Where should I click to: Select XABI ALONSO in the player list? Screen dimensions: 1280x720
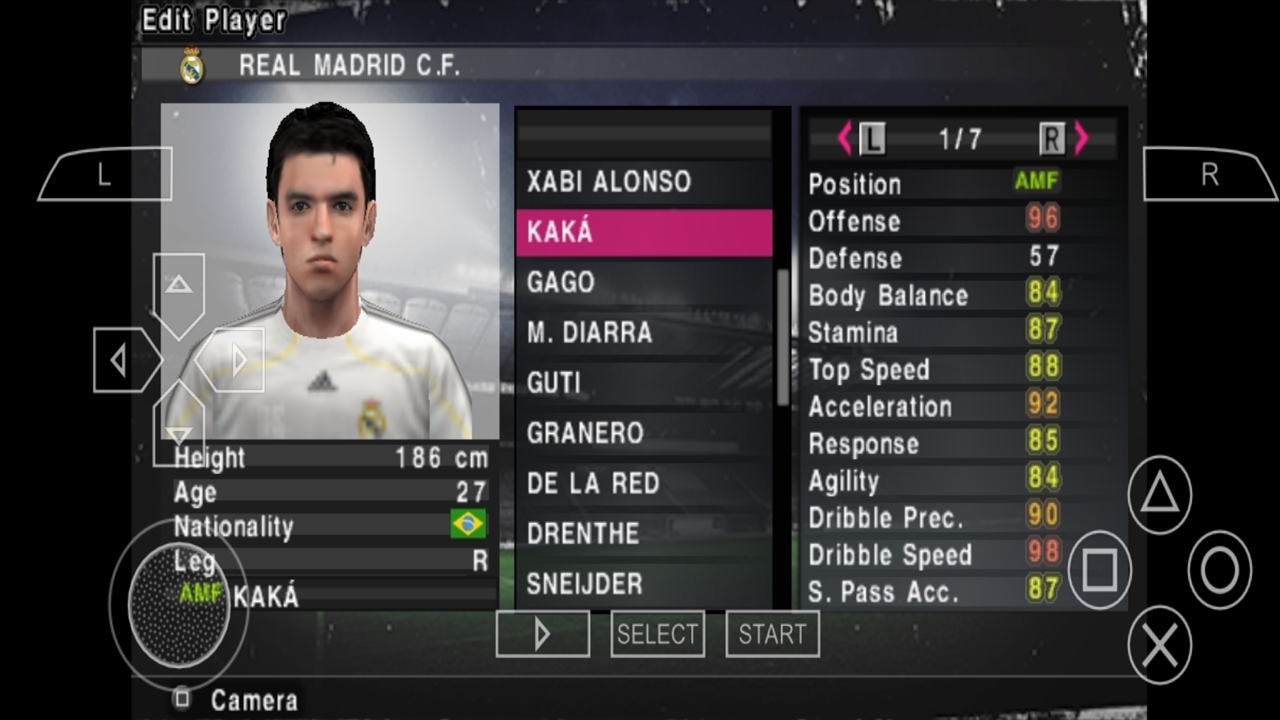(x=608, y=182)
